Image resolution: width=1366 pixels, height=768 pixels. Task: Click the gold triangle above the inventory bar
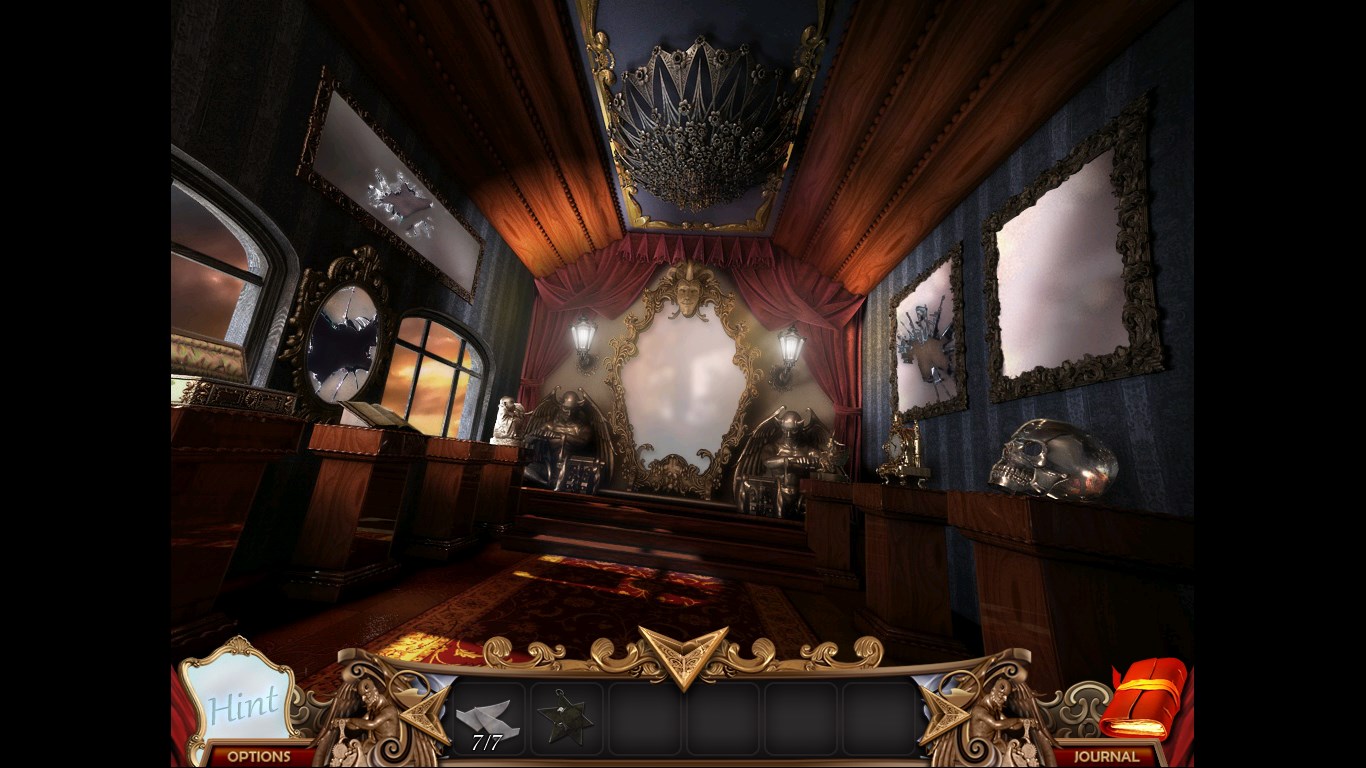[x=683, y=654]
